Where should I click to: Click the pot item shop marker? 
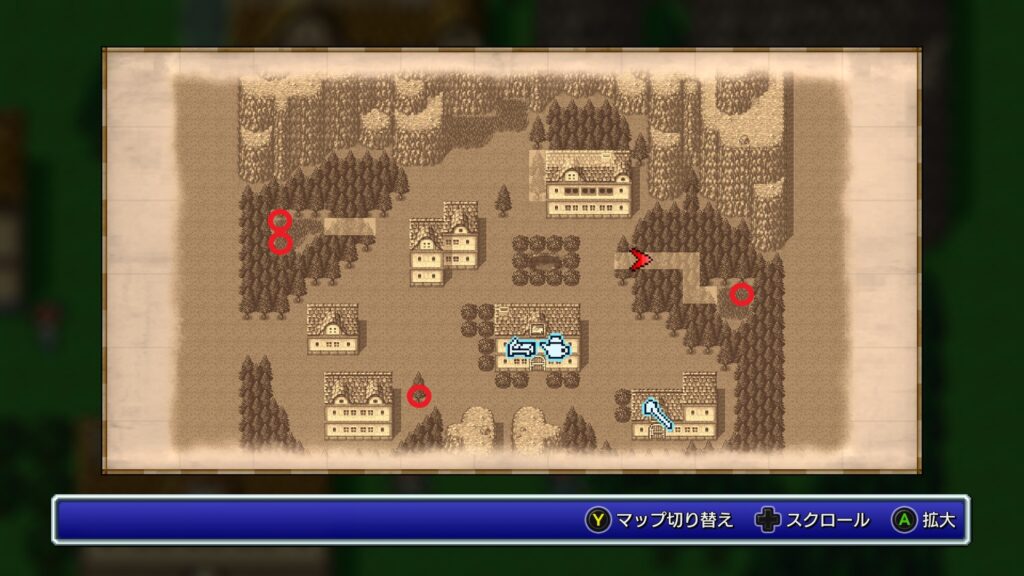[x=555, y=348]
